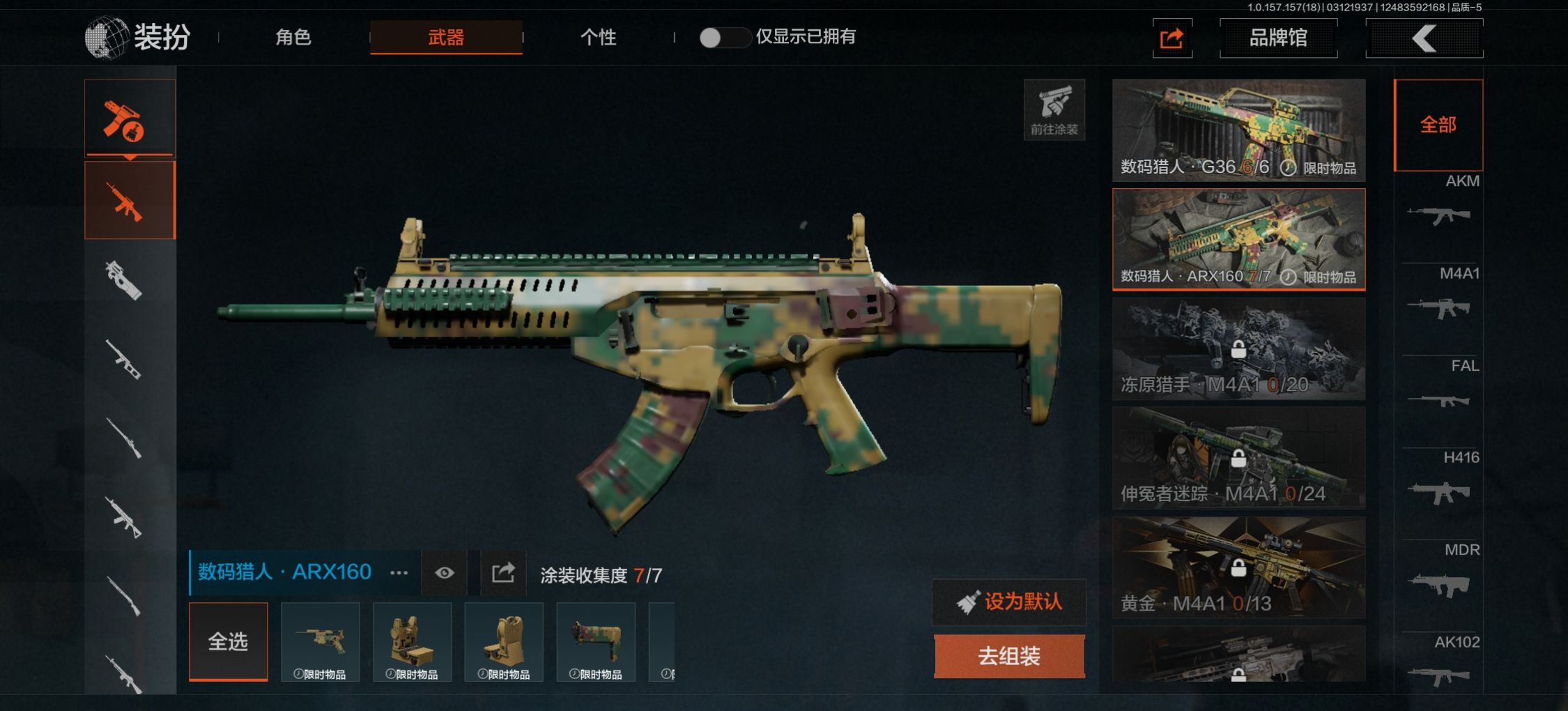Toggle the eye preview icon

pos(444,573)
